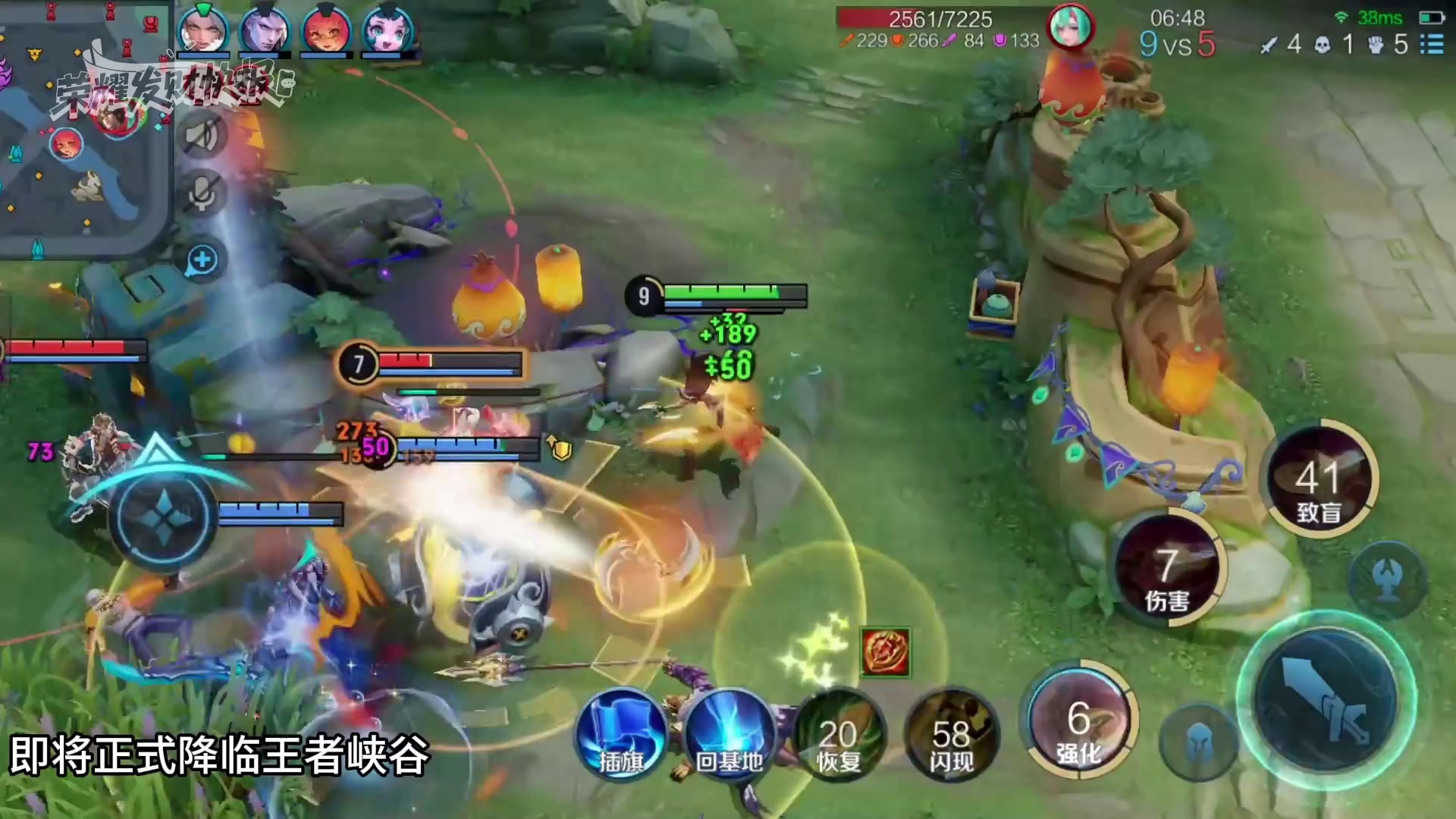Open the blue plus chat bubble

click(x=202, y=260)
